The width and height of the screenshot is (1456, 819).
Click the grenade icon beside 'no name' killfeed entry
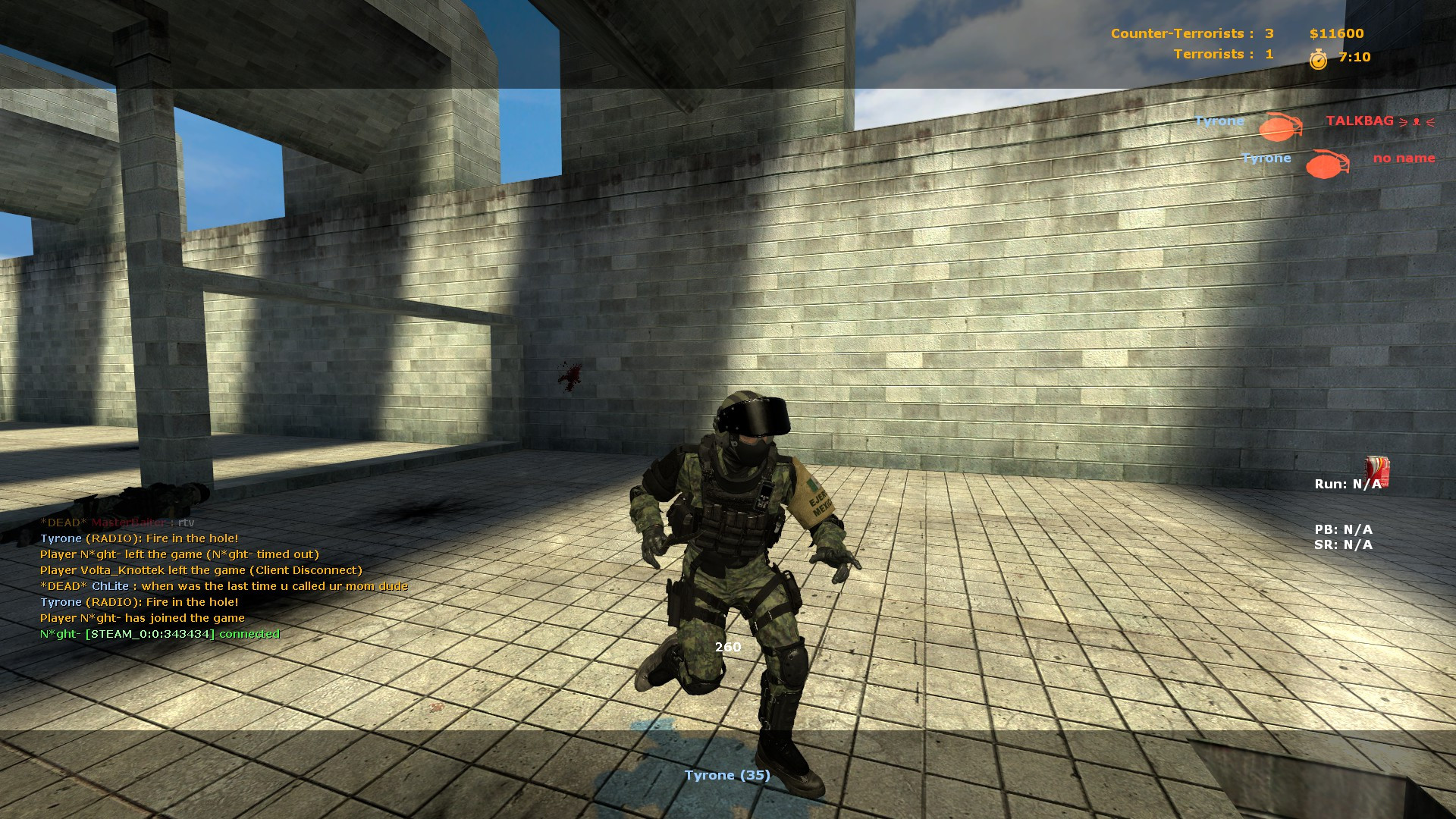tap(1325, 165)
